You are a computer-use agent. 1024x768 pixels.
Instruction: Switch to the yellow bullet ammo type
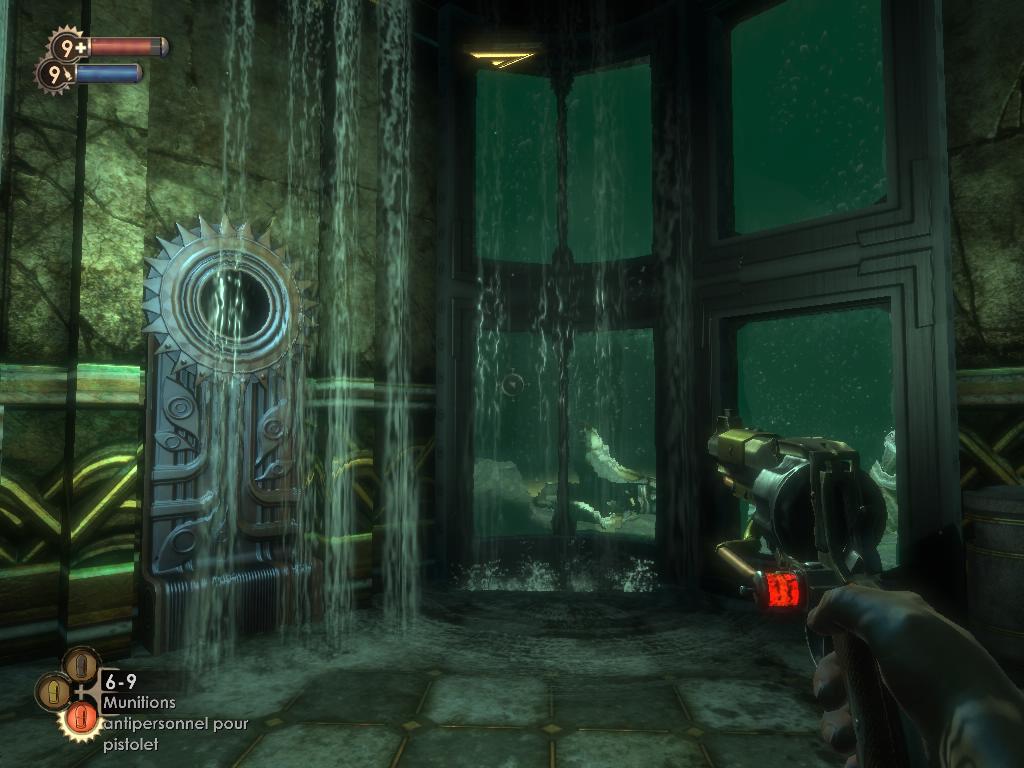pos(52,691)
